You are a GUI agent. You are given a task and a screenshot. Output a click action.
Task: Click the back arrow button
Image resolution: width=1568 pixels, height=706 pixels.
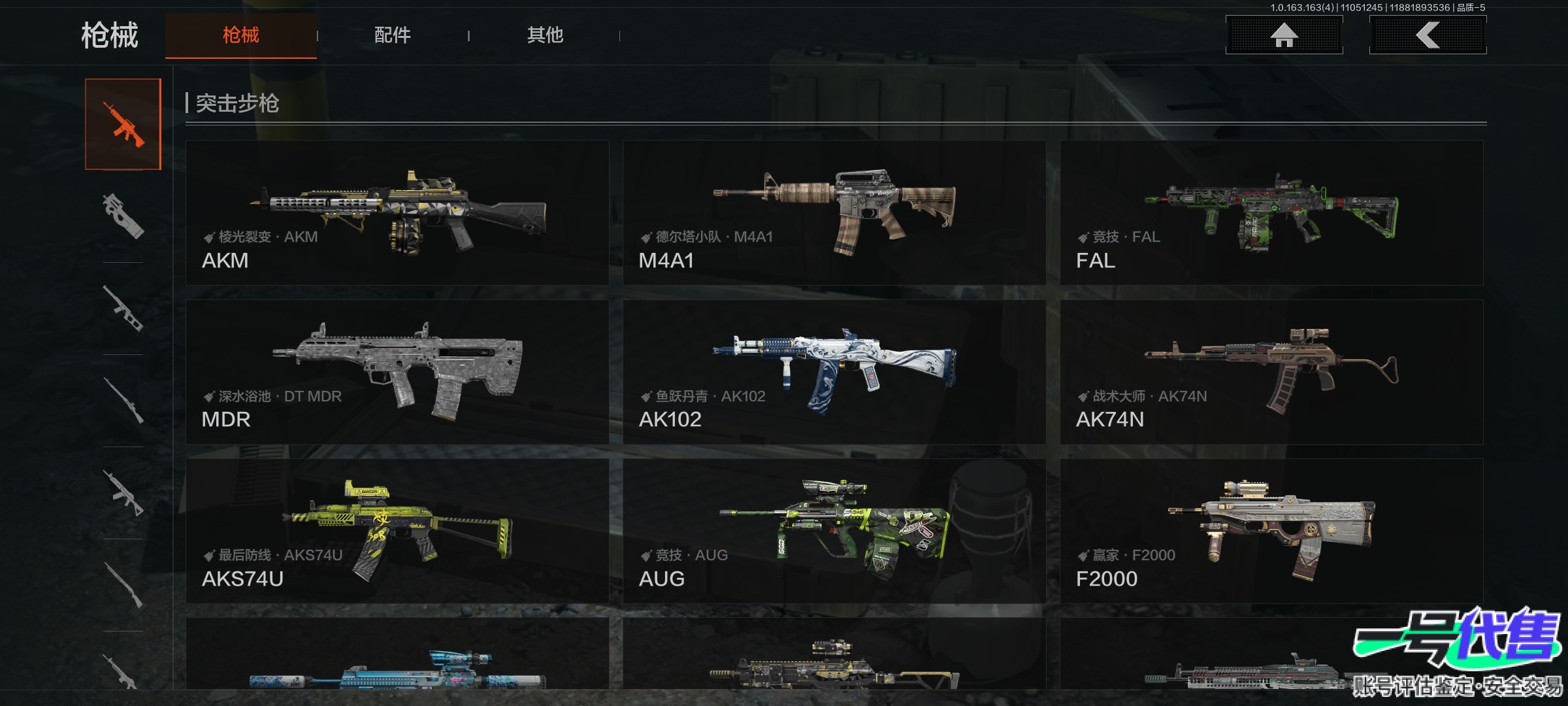point(1428,35)
